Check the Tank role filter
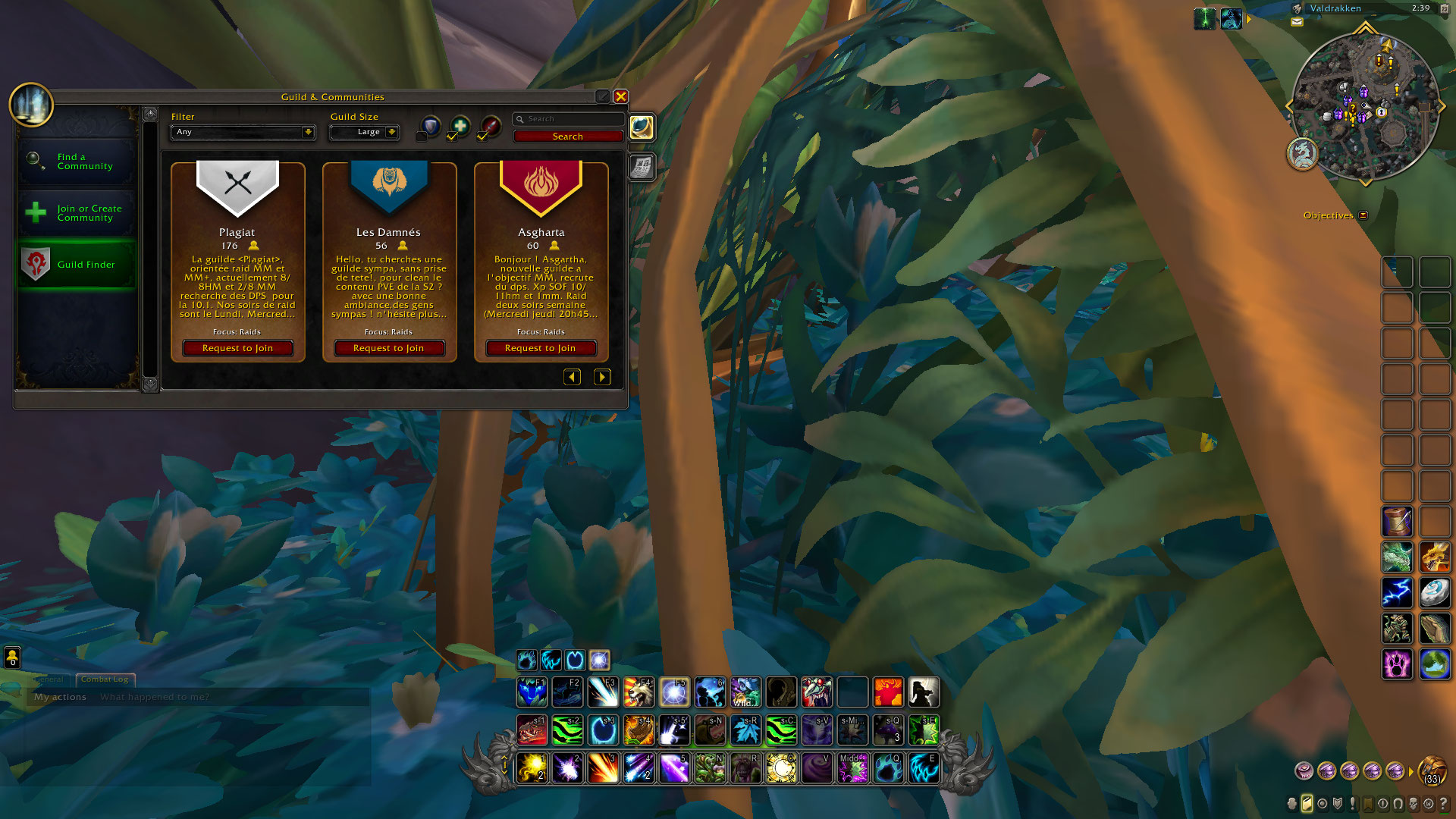The height and width of the screenshot is (819, 1456). [x=422, y=136]
